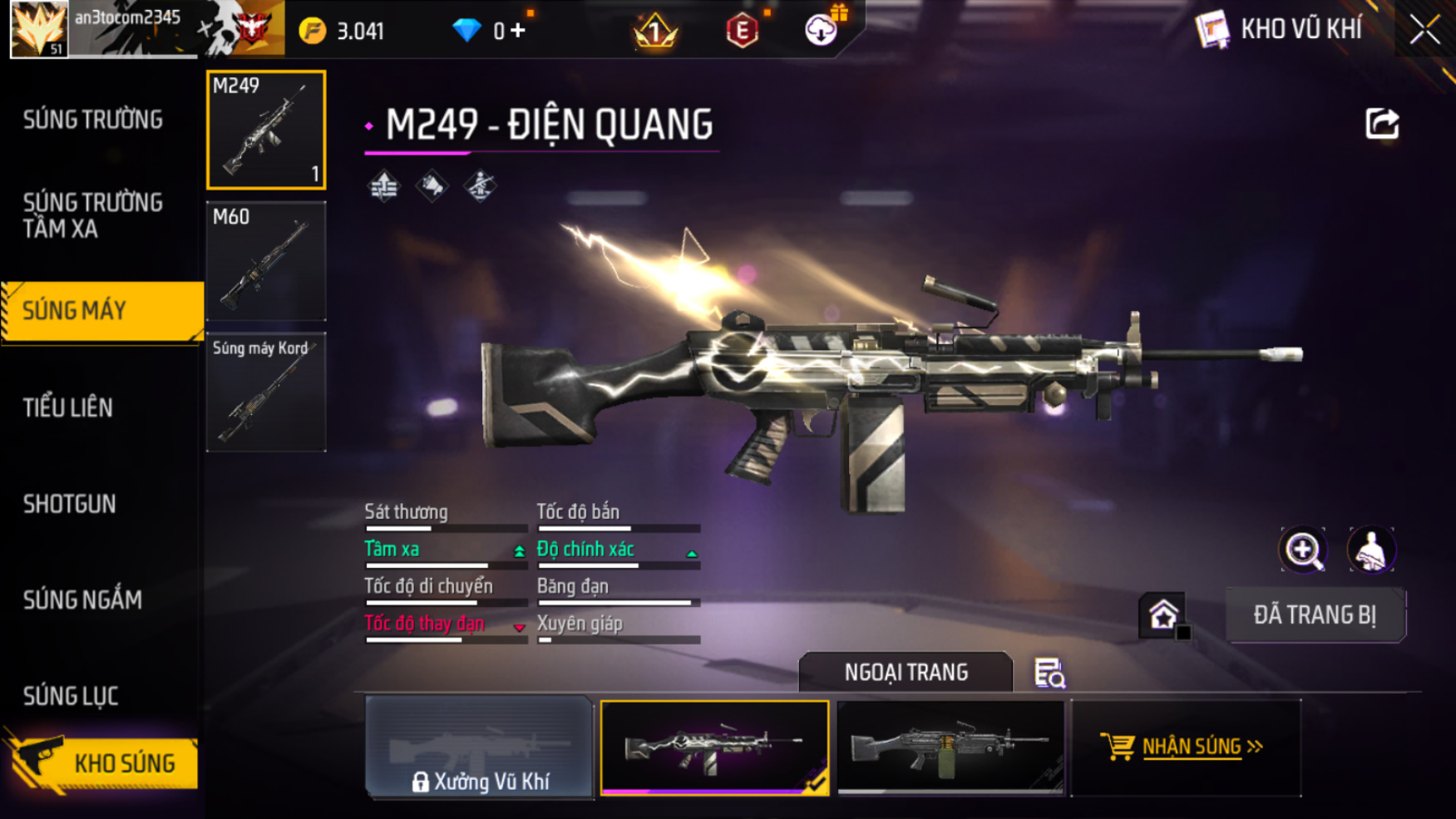
Task: Preview the weapon on character
Action: point(1370,550)
